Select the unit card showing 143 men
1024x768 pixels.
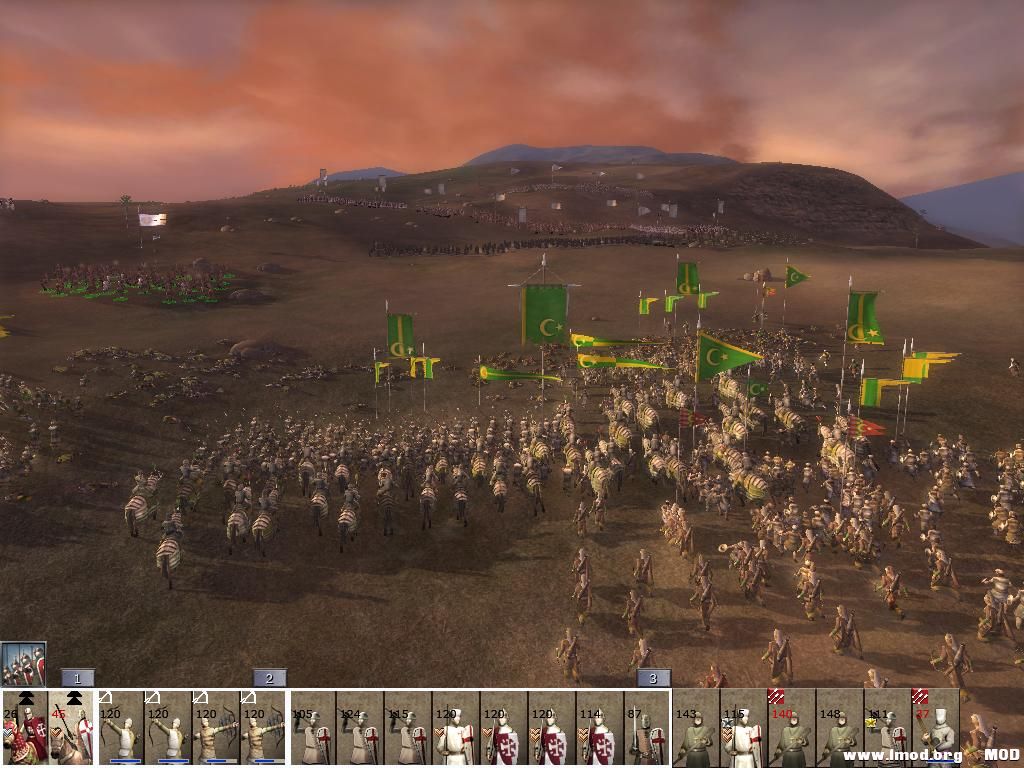696,728
